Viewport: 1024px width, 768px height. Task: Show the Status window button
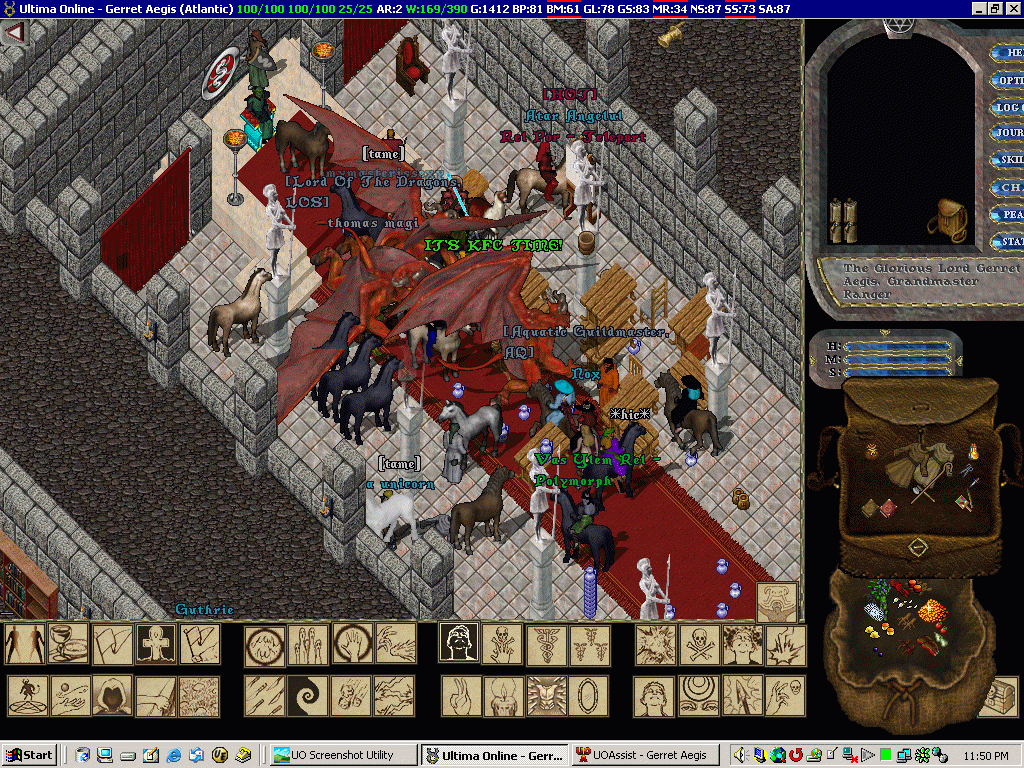tap(1006, 241)
